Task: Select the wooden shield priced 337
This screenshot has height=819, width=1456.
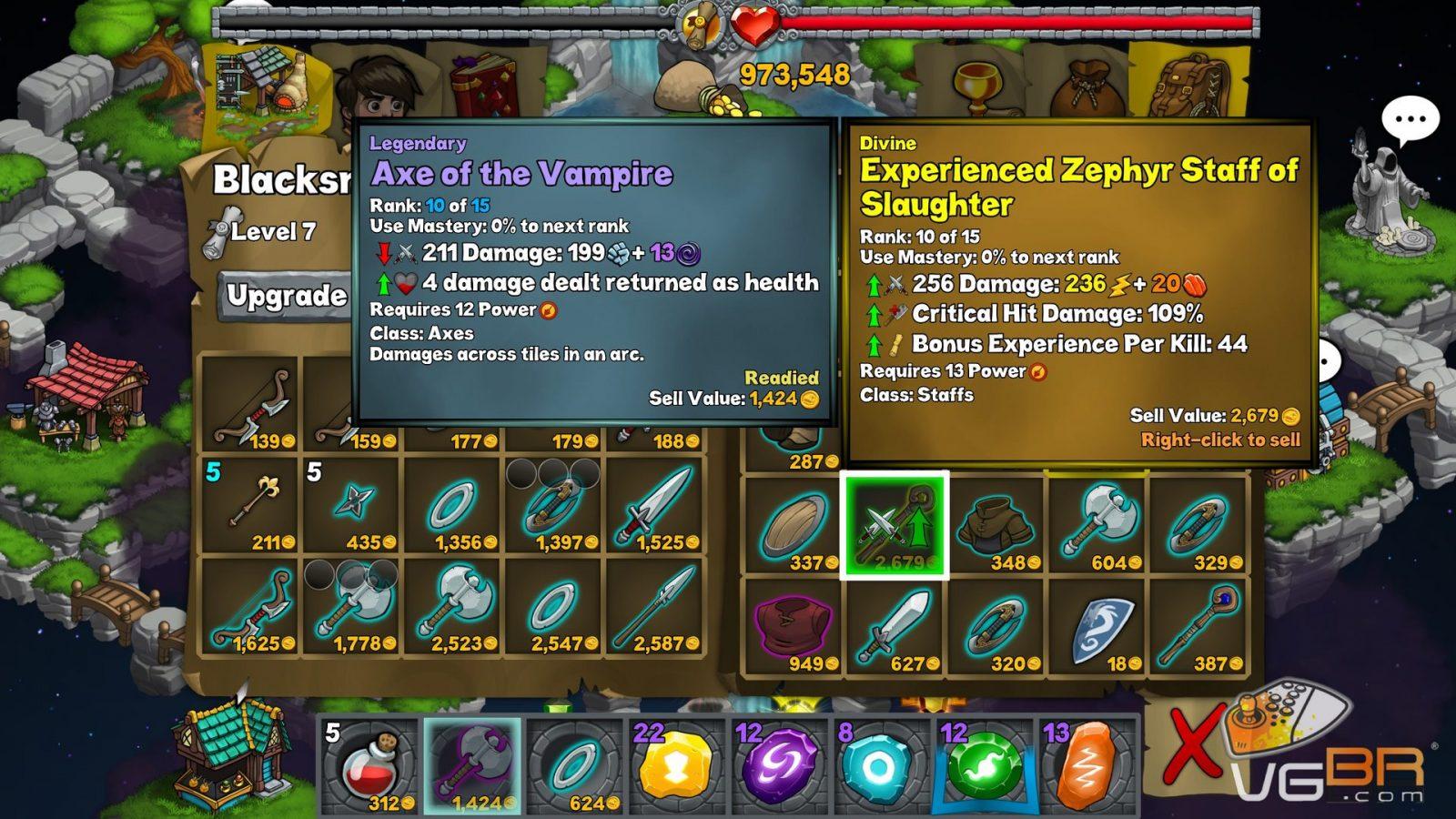Action: [794, 525]
